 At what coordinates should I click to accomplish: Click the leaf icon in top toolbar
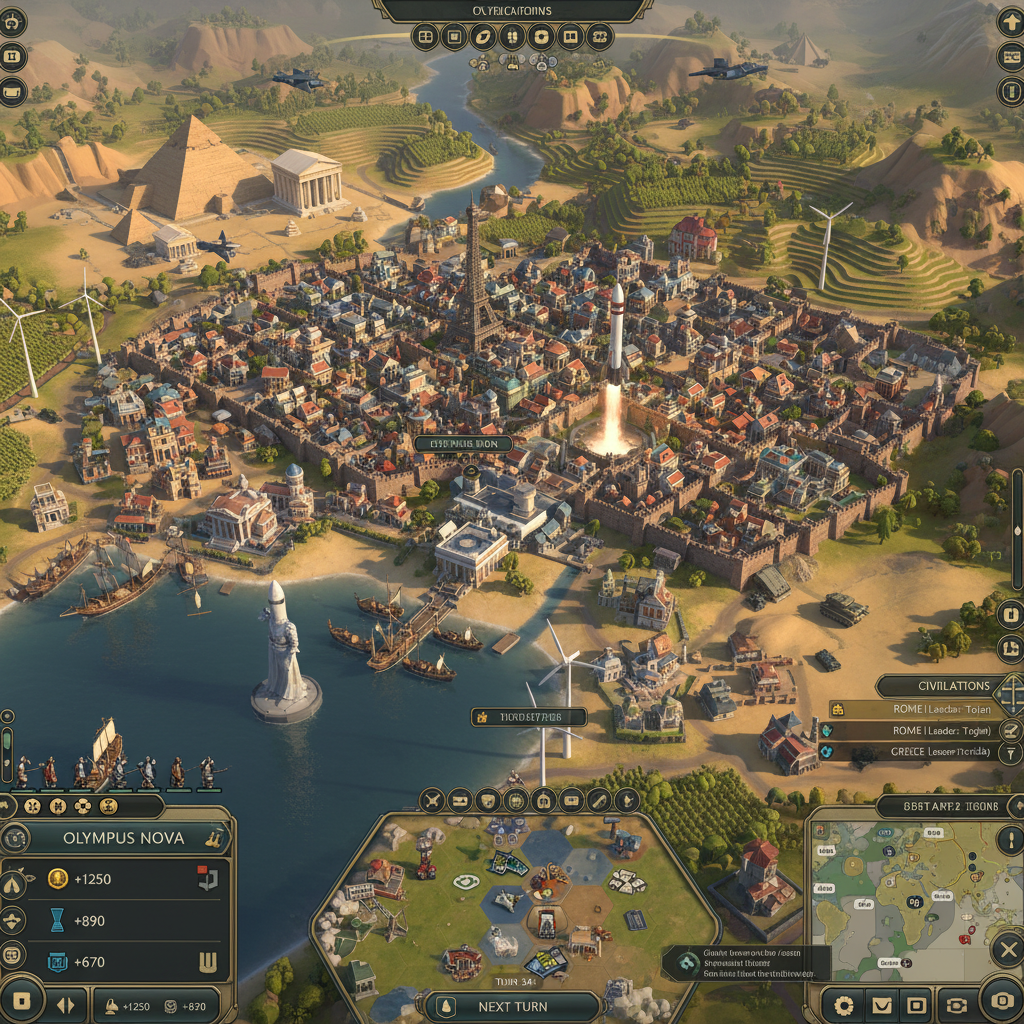[x=483, y=38]
